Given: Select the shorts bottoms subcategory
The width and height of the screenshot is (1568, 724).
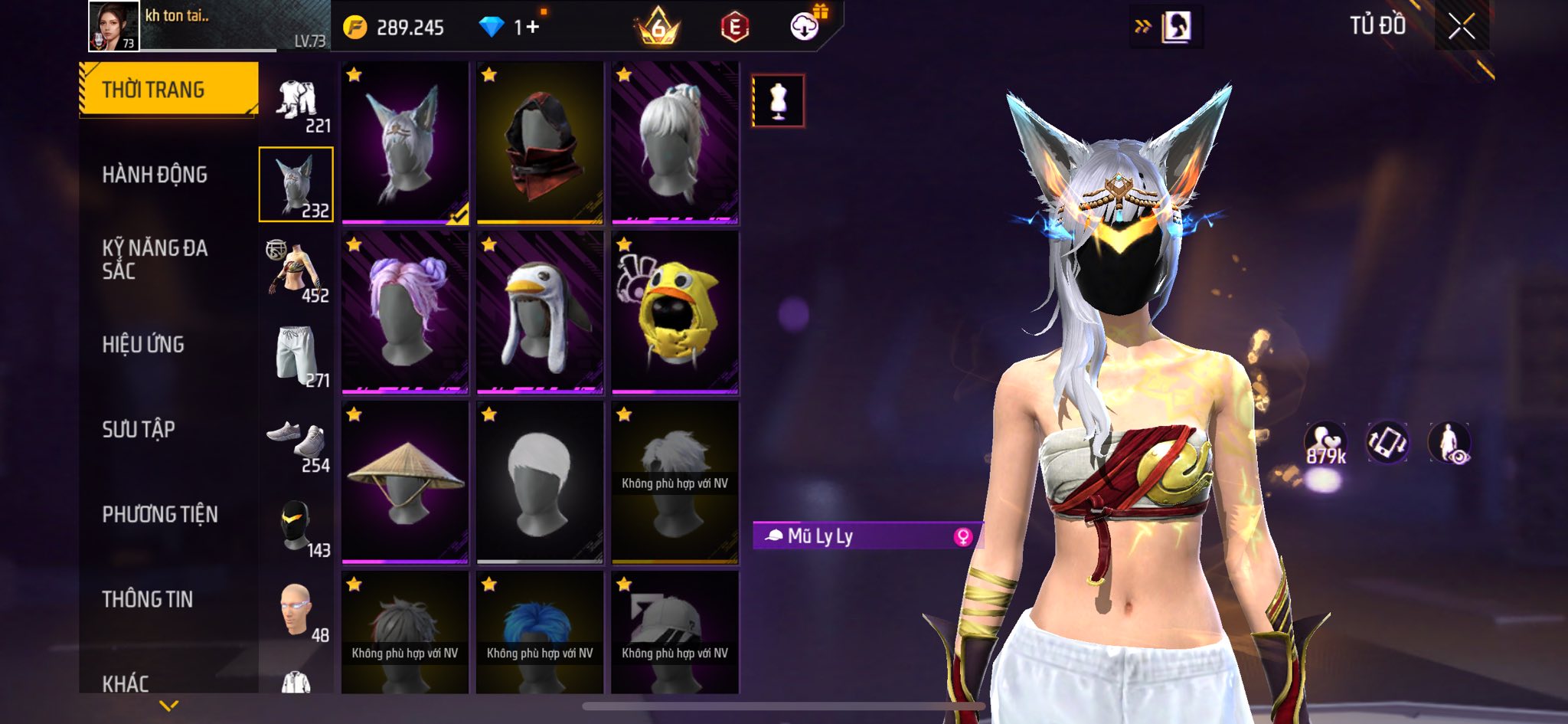Looking at the screenshot, I should pos(297,354).
